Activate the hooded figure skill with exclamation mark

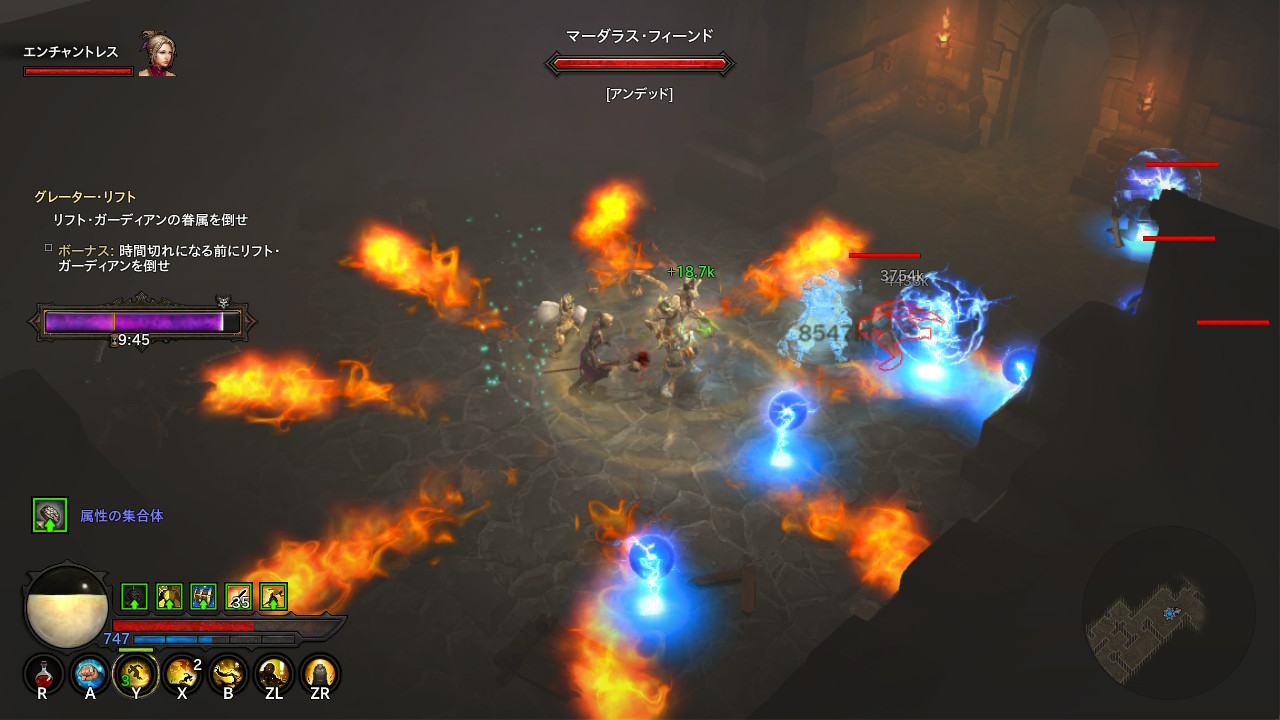pos(274,673)
